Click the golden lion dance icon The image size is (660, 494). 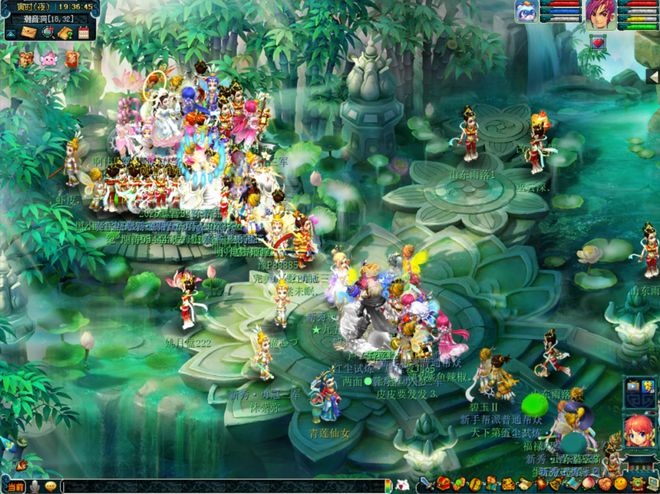pos(27,59)
